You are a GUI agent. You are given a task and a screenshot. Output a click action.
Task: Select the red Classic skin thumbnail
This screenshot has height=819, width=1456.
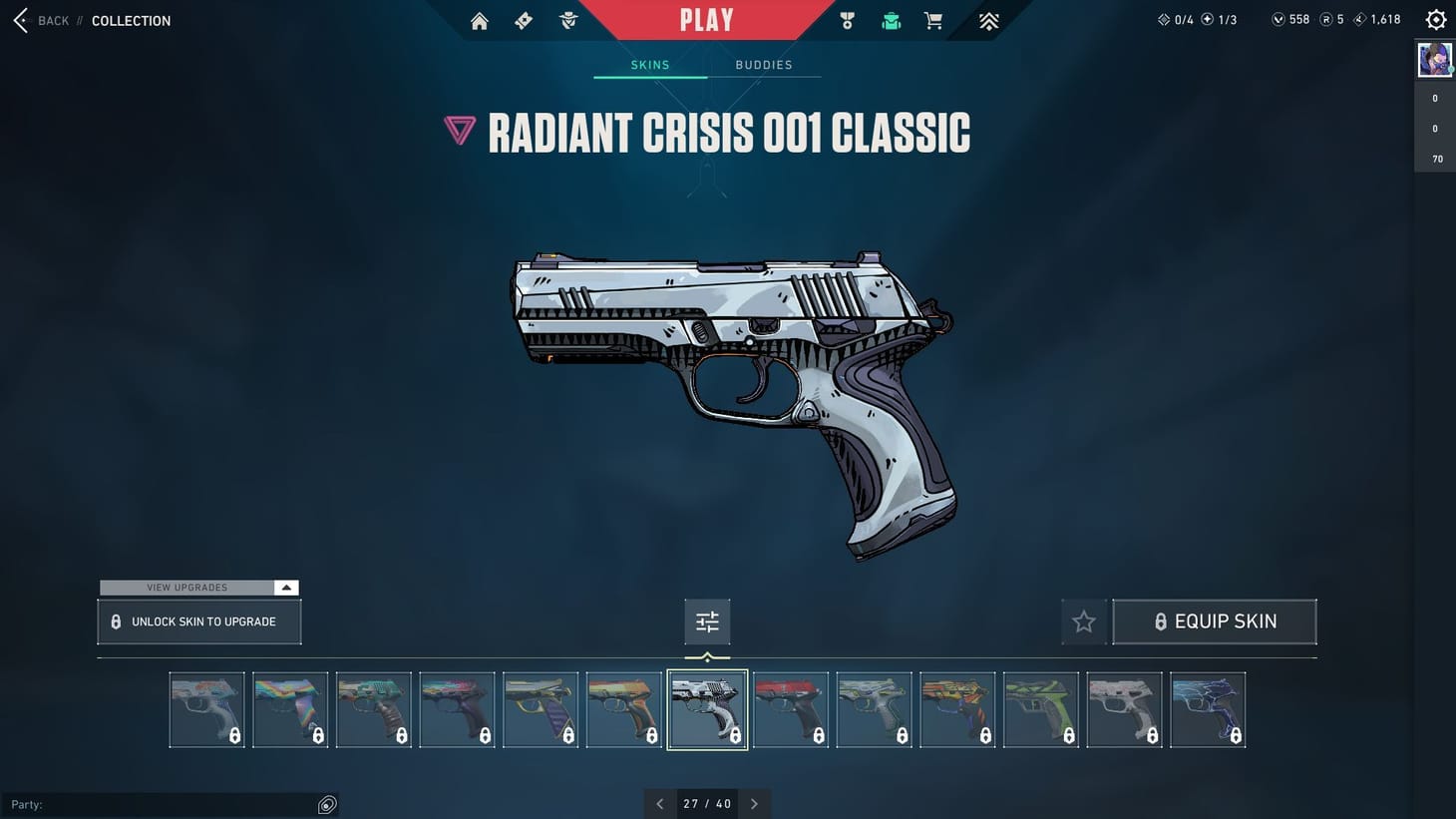[x=791, y=708]
